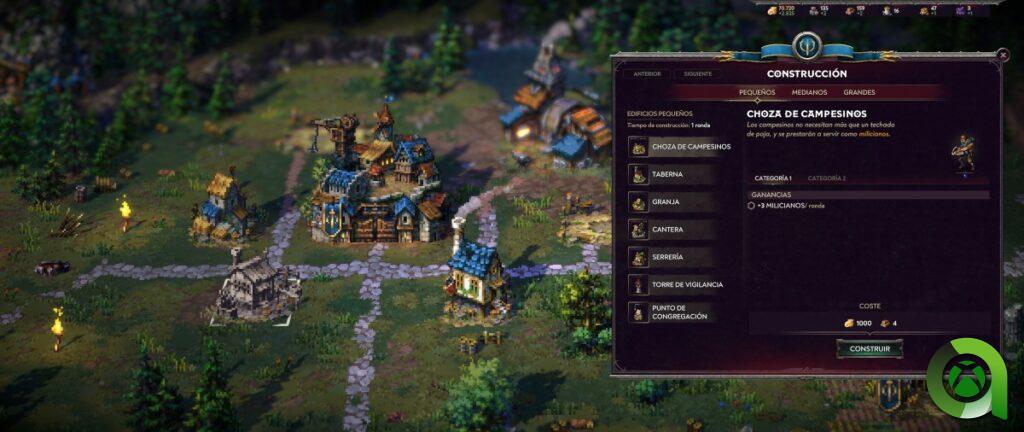Go to Siguiente in construction panel
The image size is (1024, 432).
[698, 74]
